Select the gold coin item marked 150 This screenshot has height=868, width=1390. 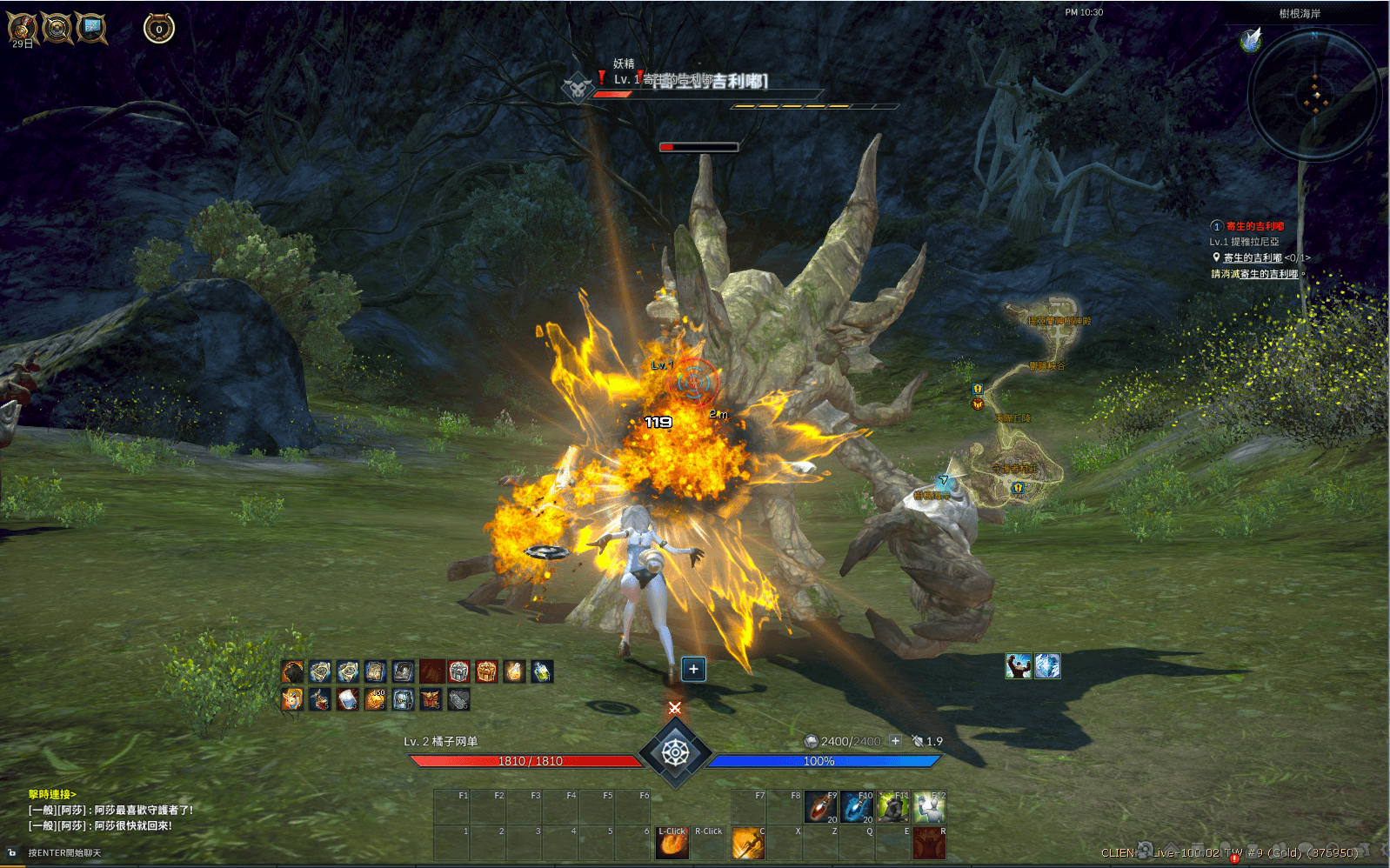[375, 699]
